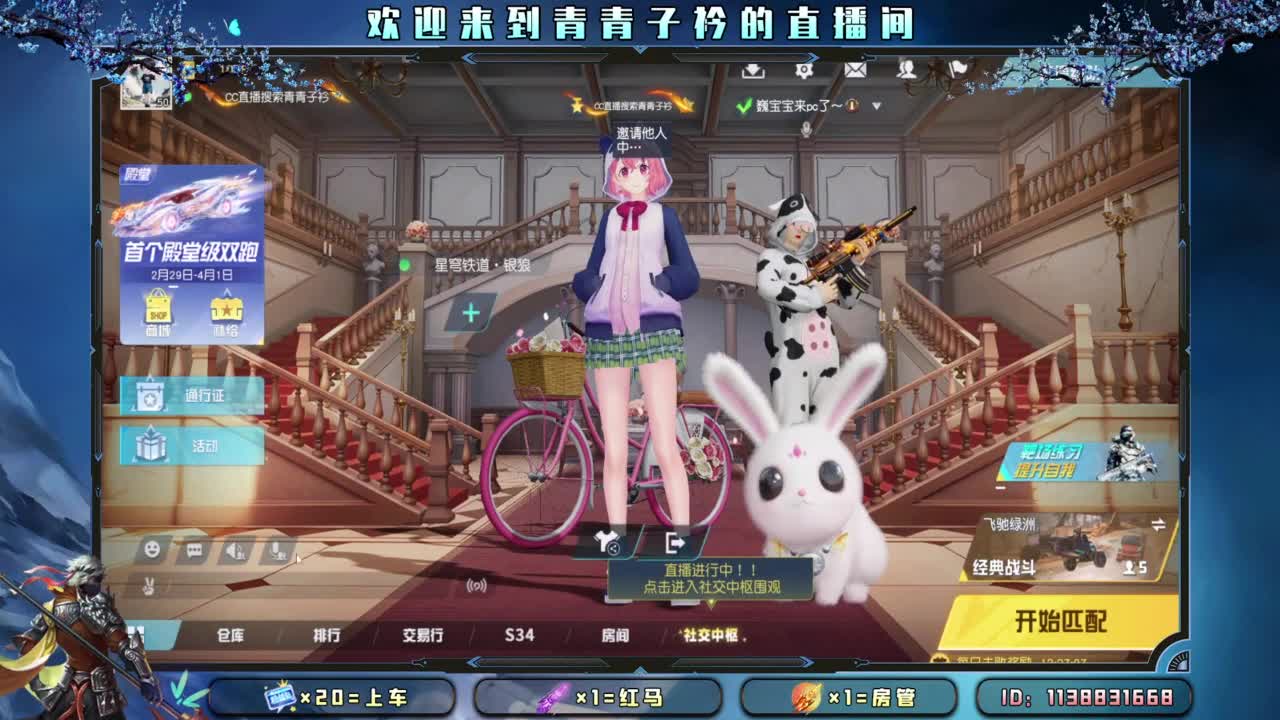Image resolution: width=1280 pixels, height=720 pixels.
Task: Open the 商城 shop bag icon
Action: (157, 305)
